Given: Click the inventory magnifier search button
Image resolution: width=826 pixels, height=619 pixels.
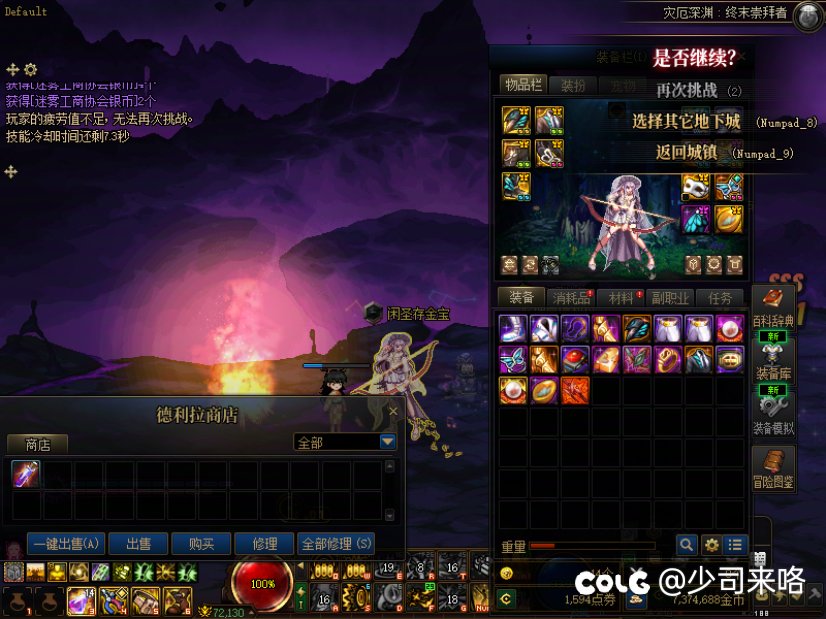Looking at the screenshot, I should click(686, 545).
